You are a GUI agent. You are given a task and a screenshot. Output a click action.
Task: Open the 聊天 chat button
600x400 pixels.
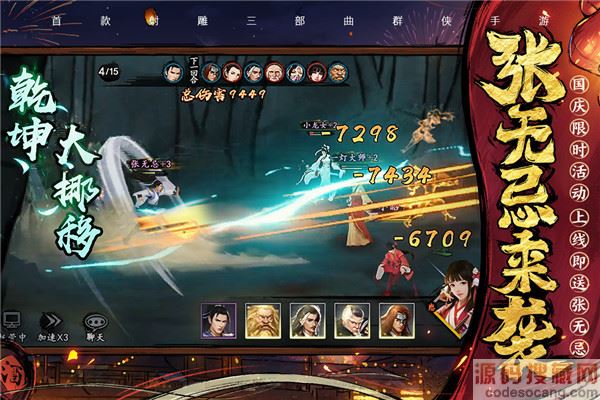click(x=96, y=322)
